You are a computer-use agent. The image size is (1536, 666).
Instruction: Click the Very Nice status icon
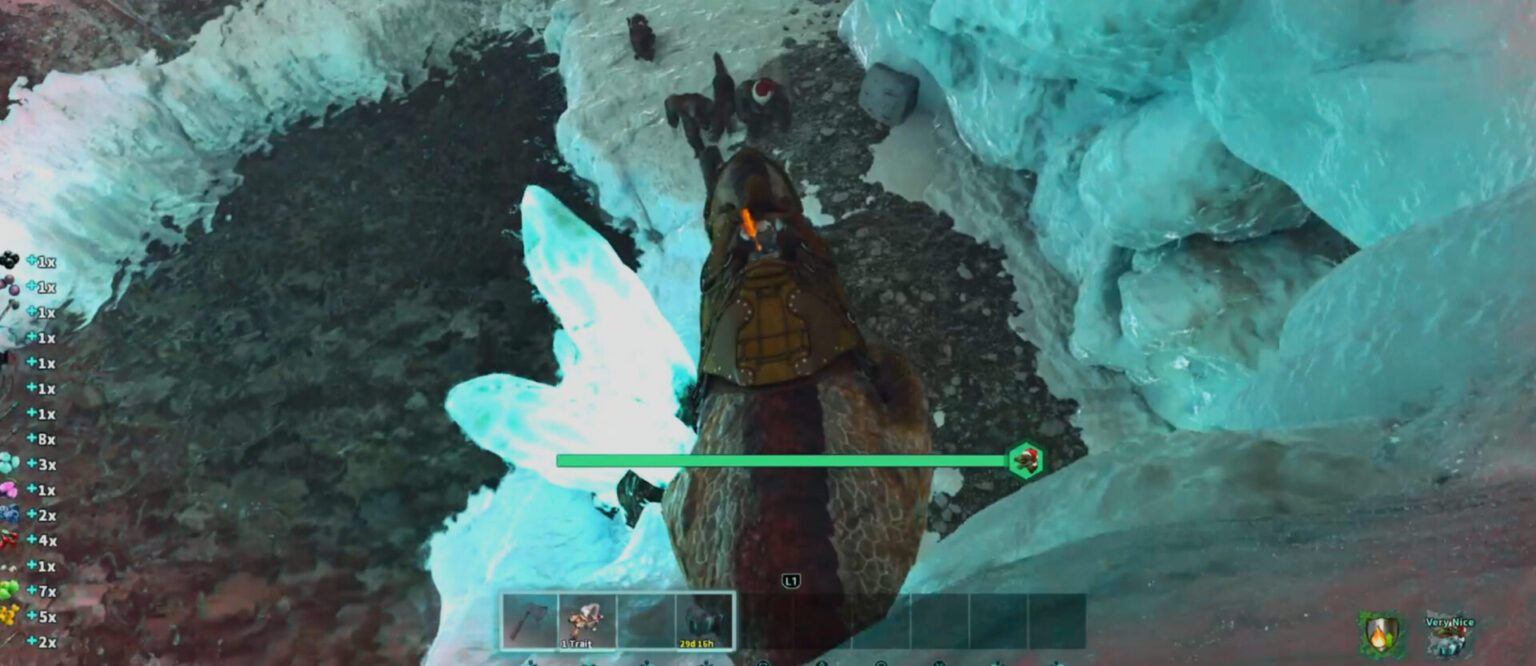coord(1449,635)
